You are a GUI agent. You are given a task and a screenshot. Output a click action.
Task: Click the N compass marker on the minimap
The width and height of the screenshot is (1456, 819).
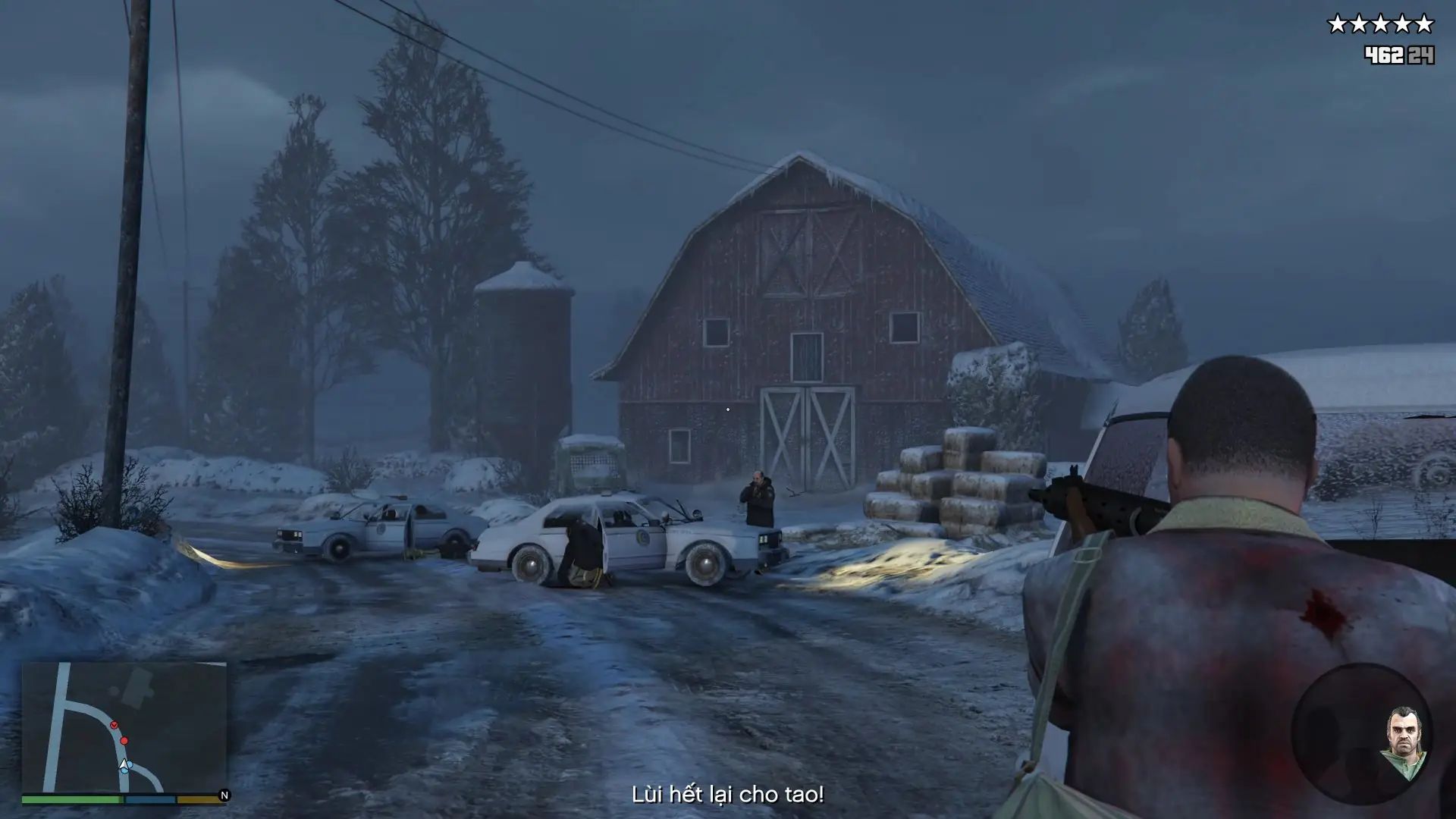click(224, 795)
